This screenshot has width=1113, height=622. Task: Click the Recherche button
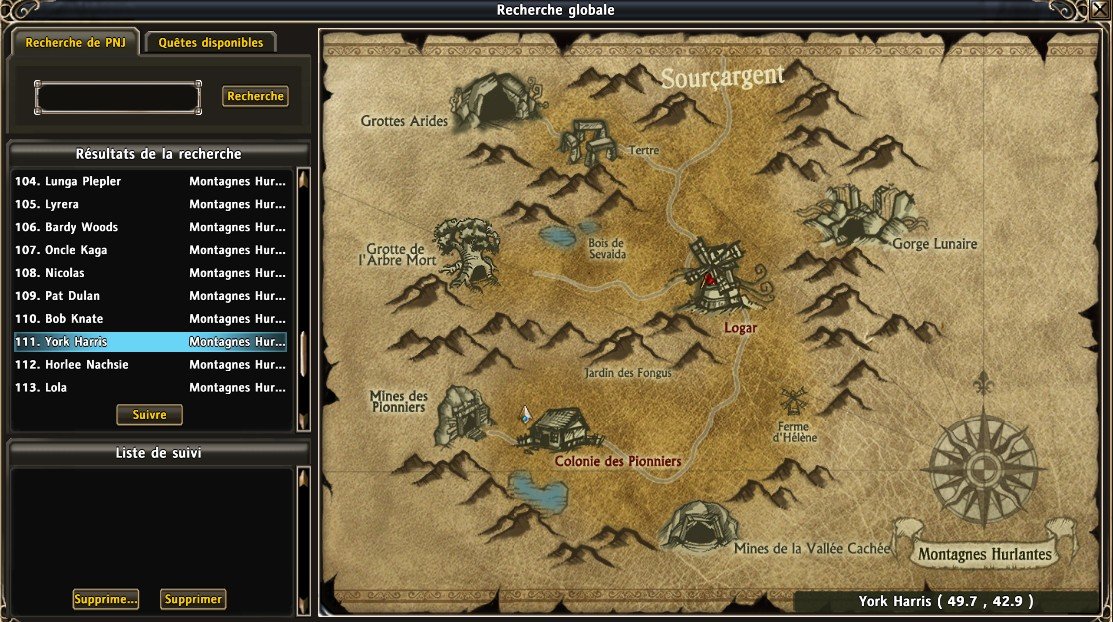coord(255,96)
